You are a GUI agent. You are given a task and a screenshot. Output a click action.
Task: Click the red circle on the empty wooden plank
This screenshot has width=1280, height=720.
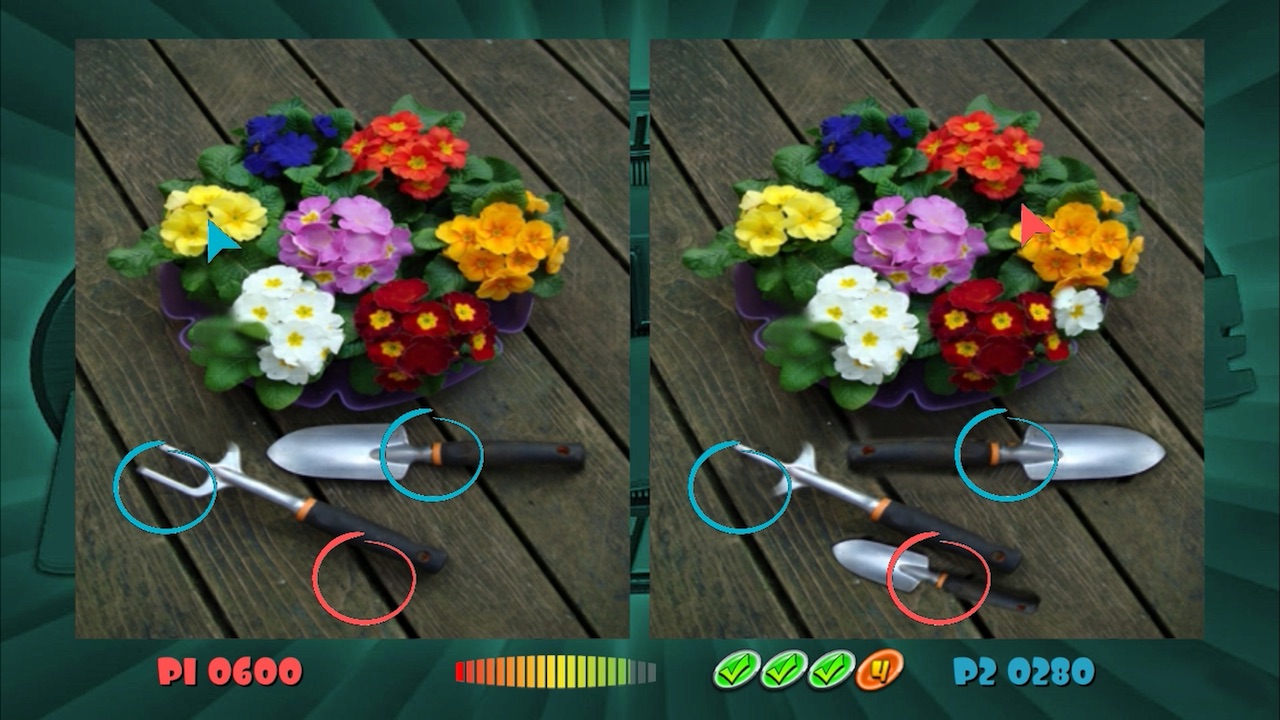(x=366, y=580)
